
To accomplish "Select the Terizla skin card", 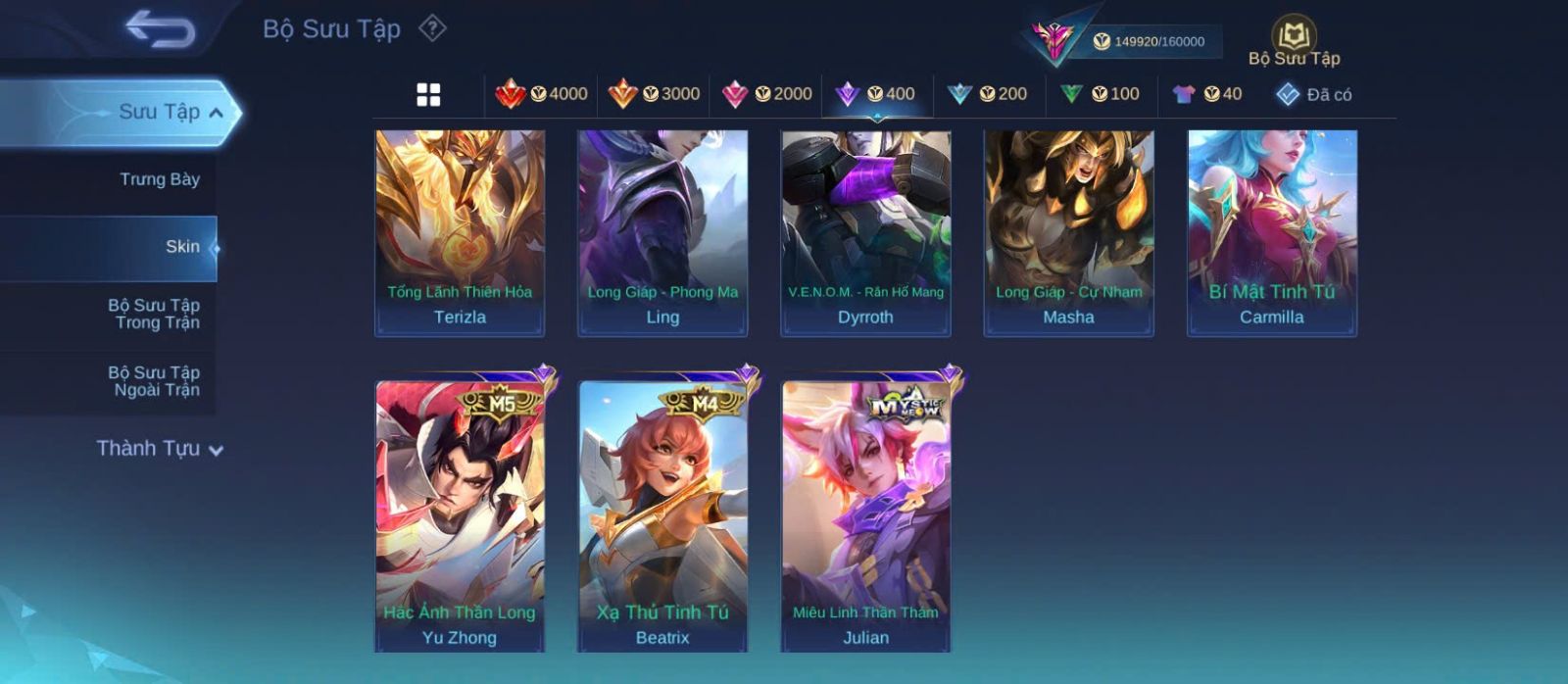I will pos(460,233).
